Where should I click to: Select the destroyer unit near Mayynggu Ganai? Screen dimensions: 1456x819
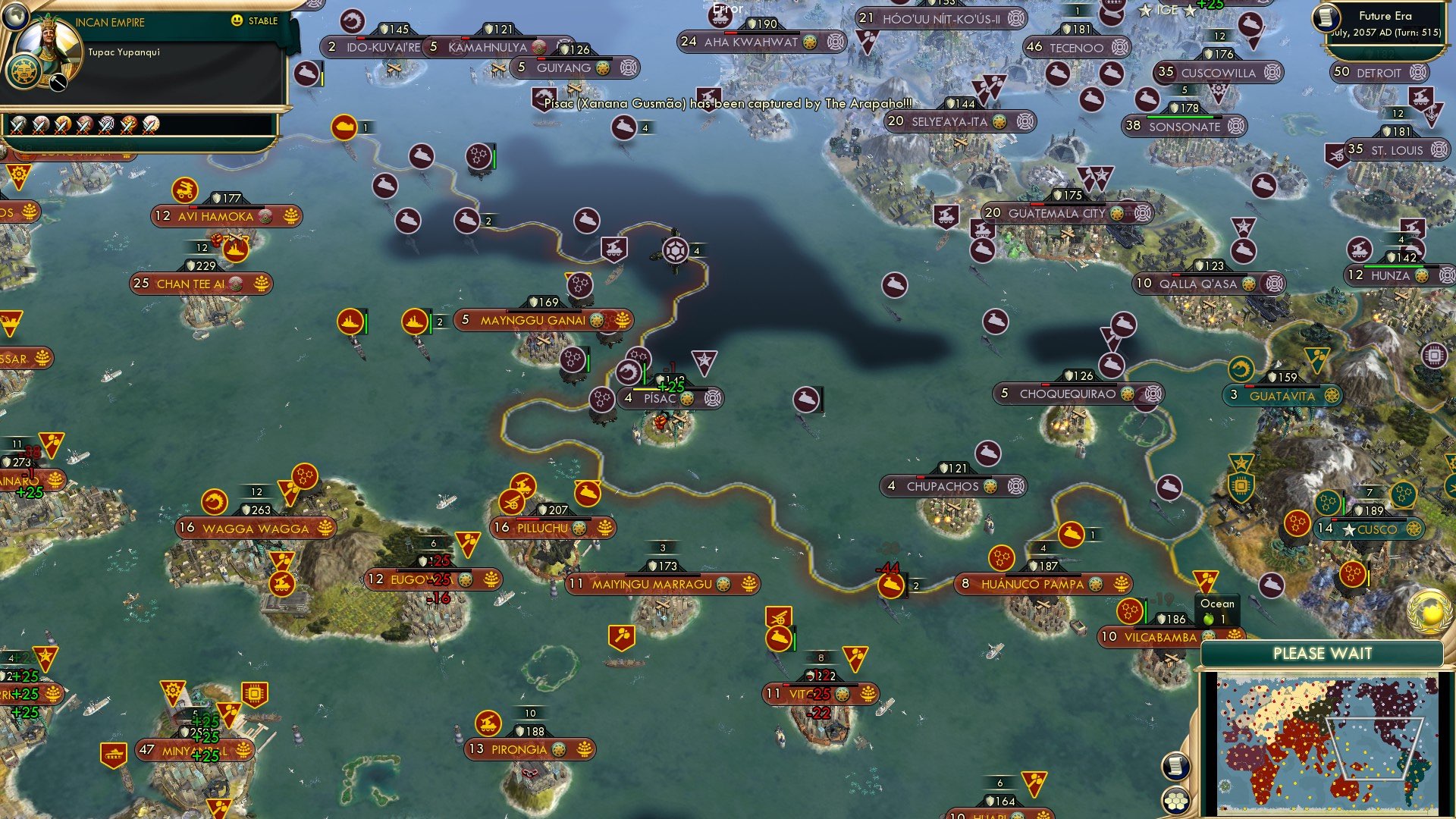coord(416,320)
